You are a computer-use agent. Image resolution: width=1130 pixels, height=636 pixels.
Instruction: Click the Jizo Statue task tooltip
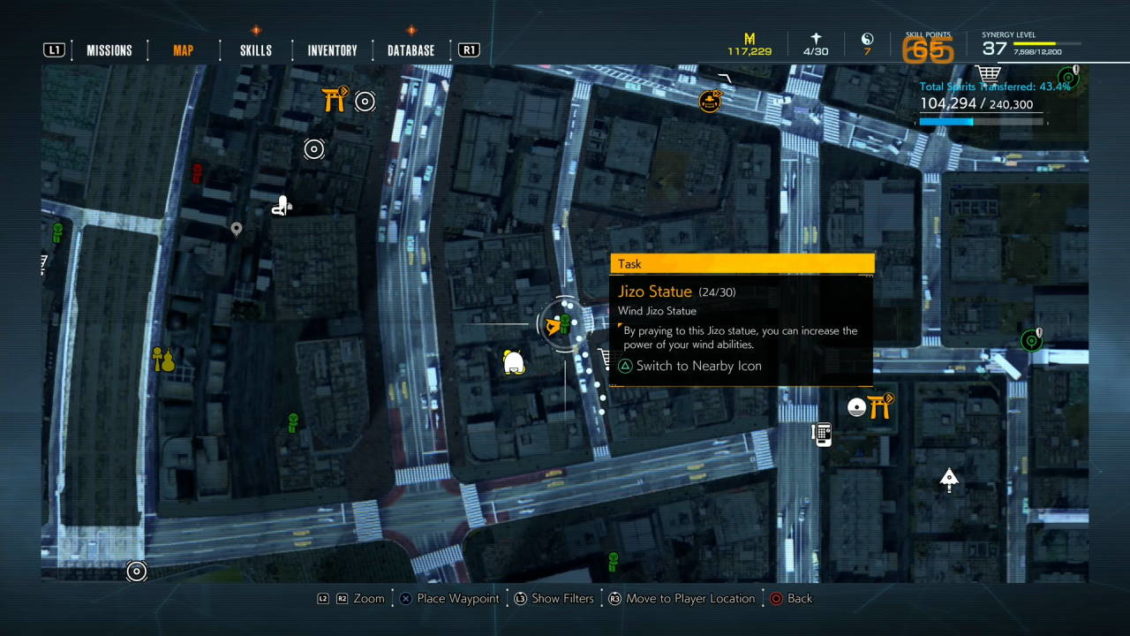click(741, 320)
